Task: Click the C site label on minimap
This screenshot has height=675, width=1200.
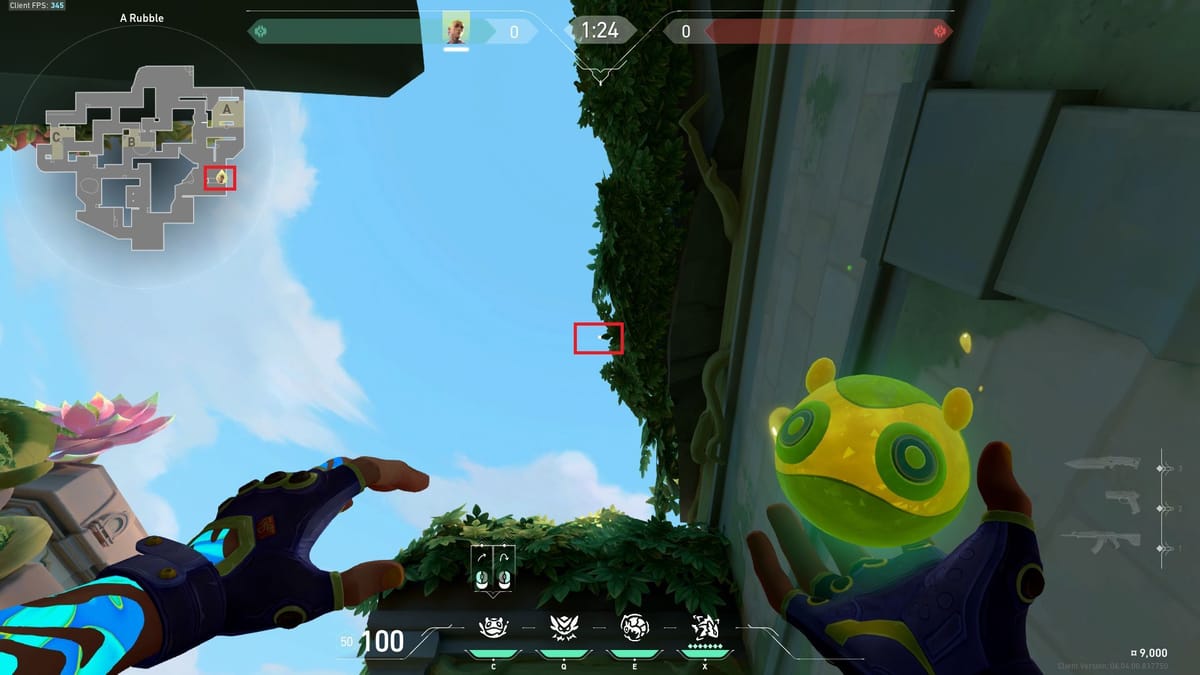Action: (x=57, y=136)
